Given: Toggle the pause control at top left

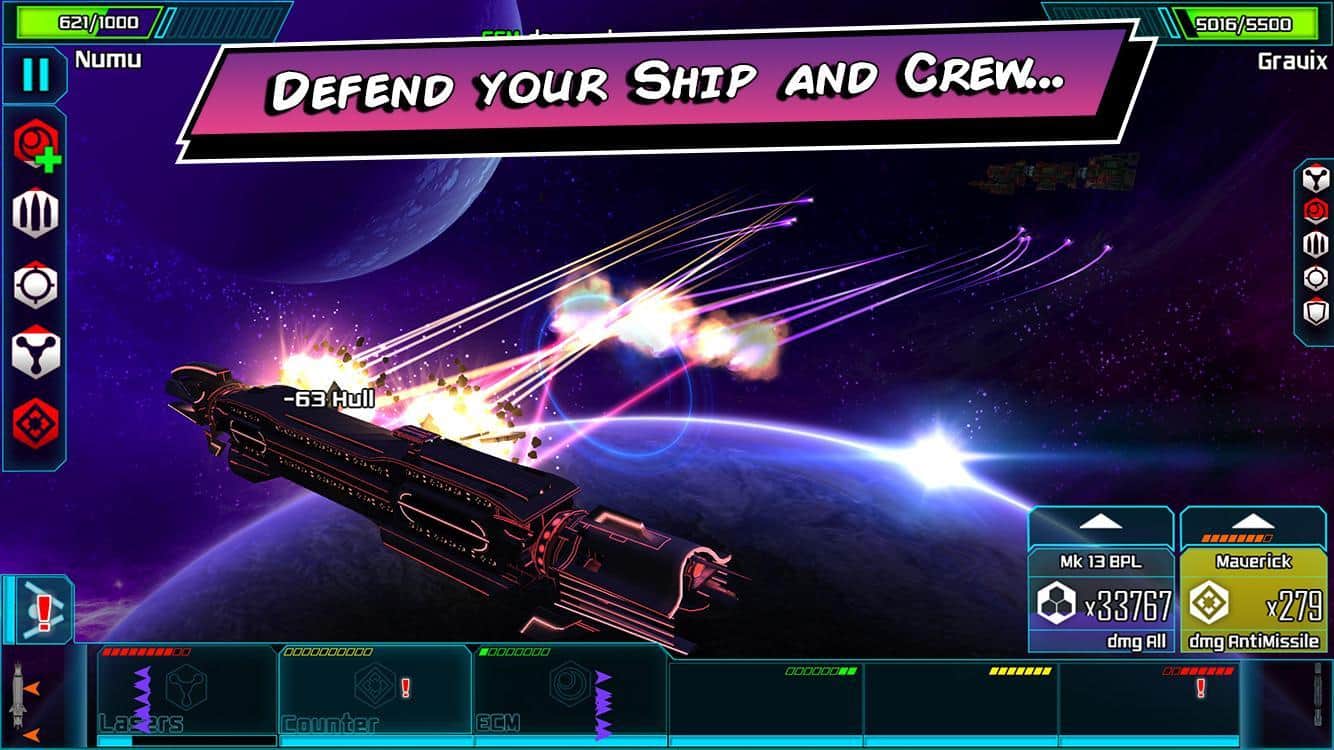Looking at the screenshot, I should click(33, 74).
